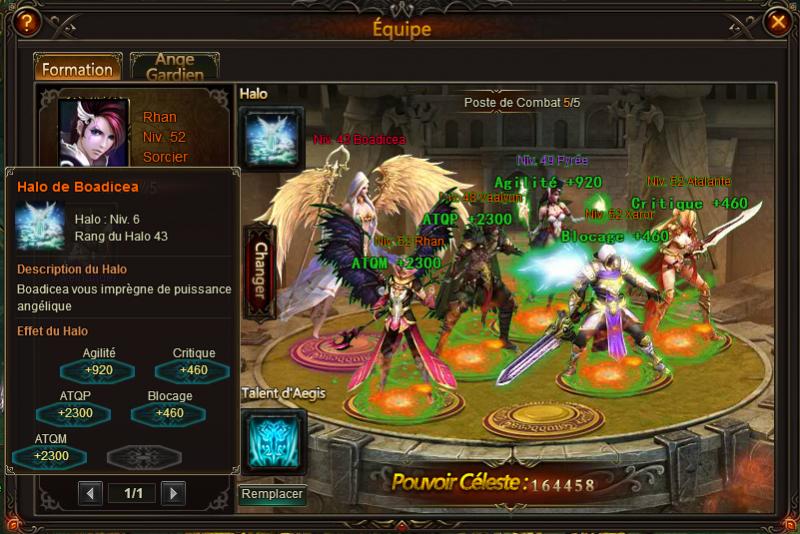
Task: Select the Talent d'Aegis icon
Action: [x=271, y=440]
